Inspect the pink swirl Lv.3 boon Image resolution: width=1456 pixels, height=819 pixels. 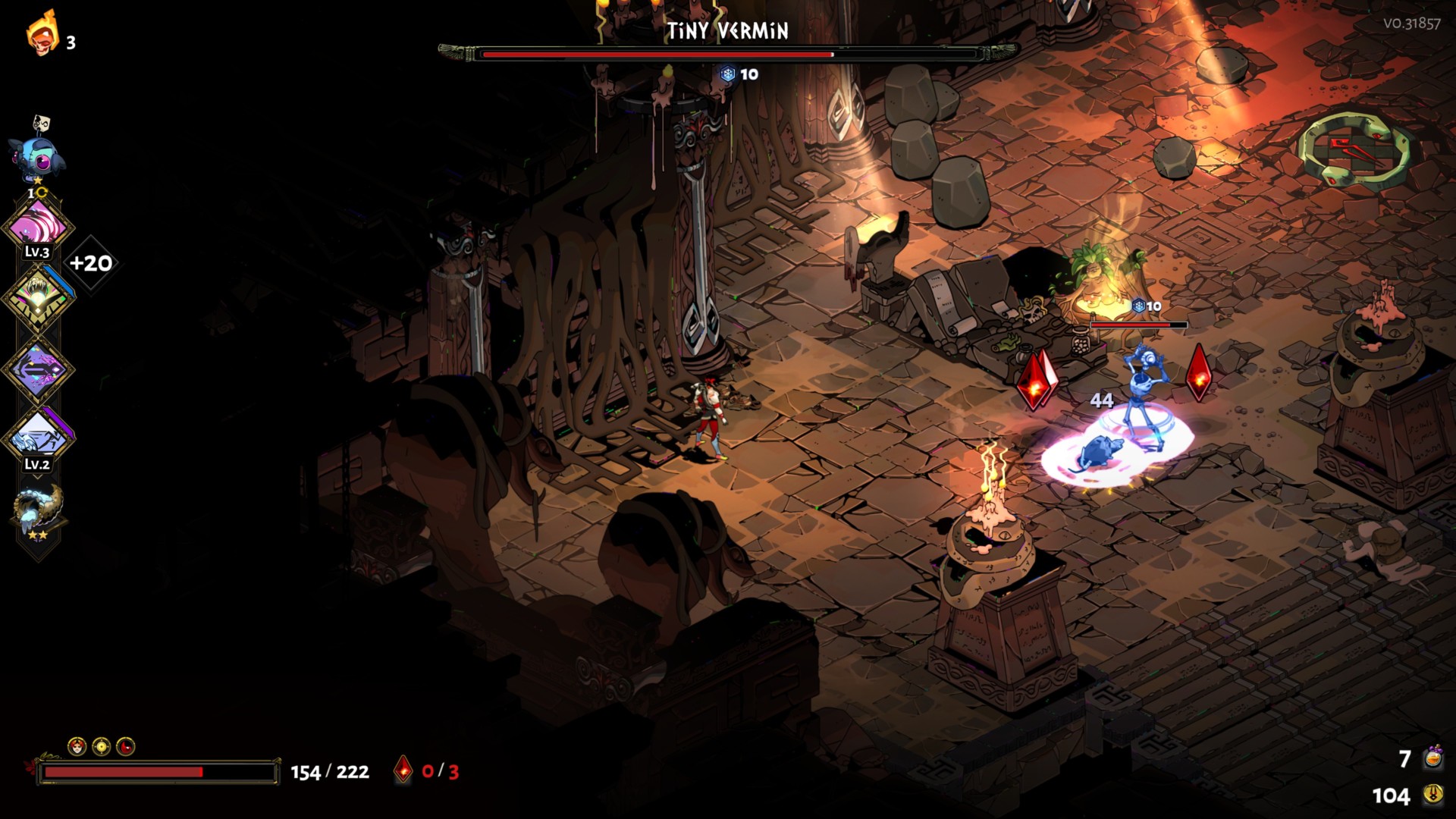(37, 225)
